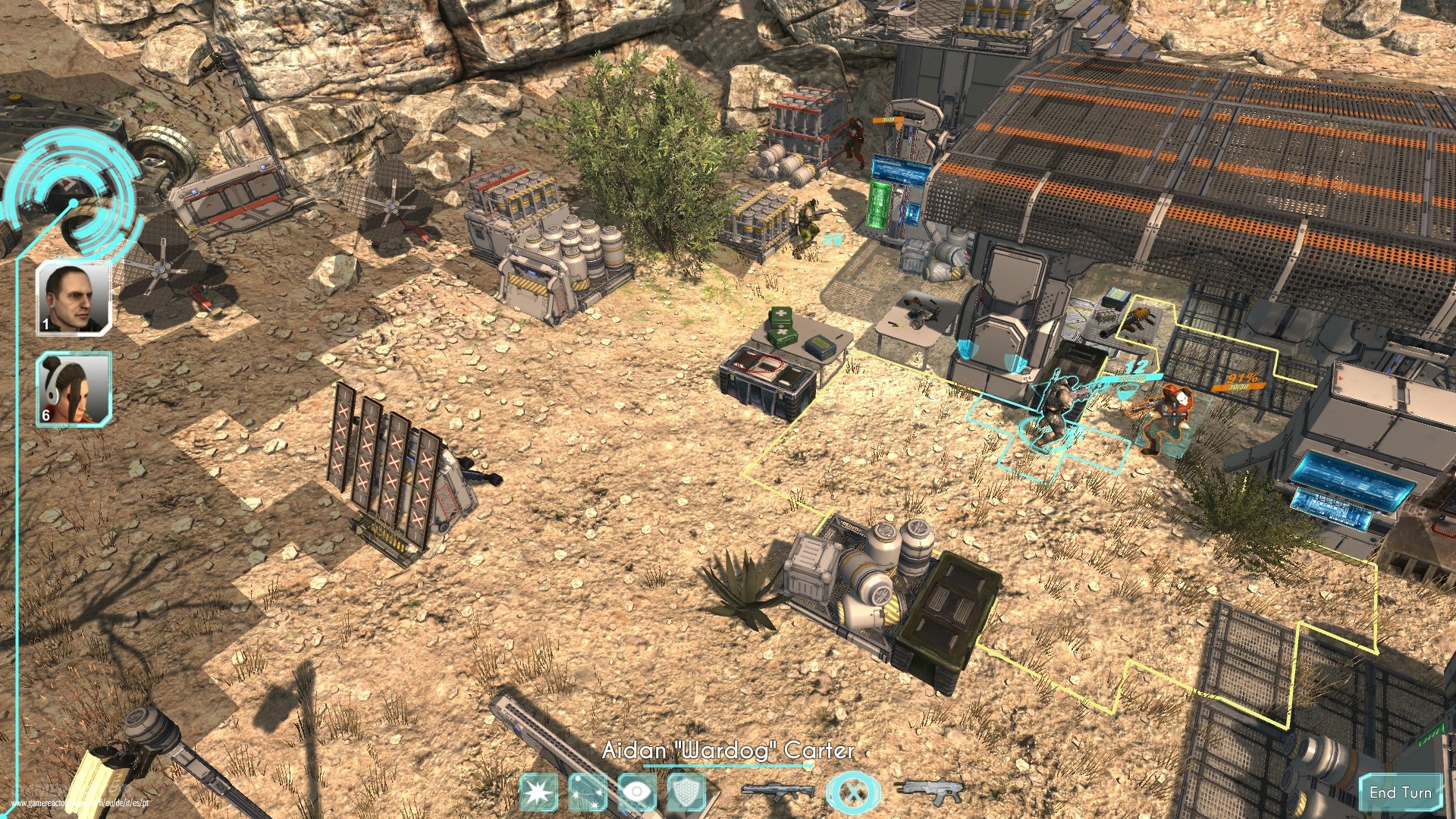Click the cyan X cancel action icon

tap(854, 792)
